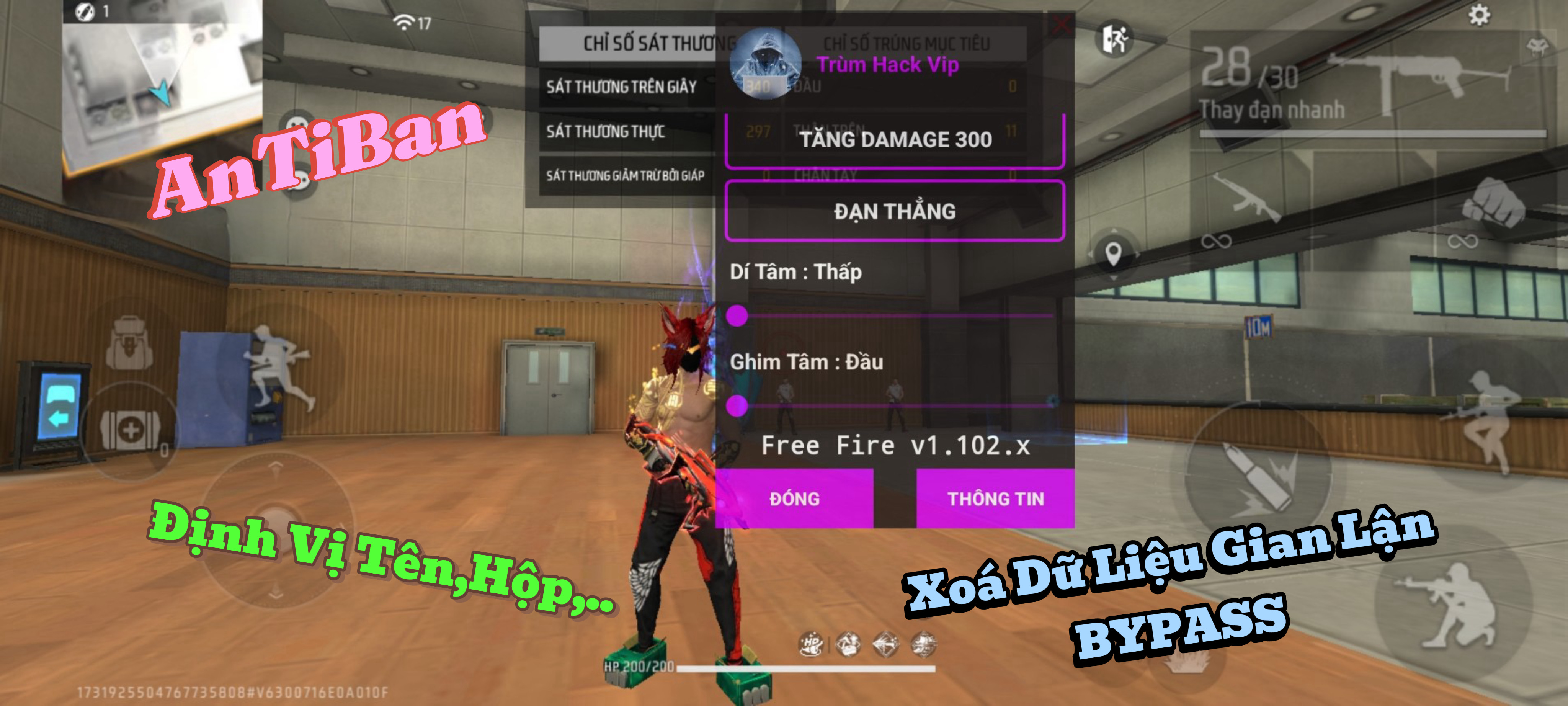Click the map pin marker icon
The image size is (1568, 706).
(x=1113, y=253)
